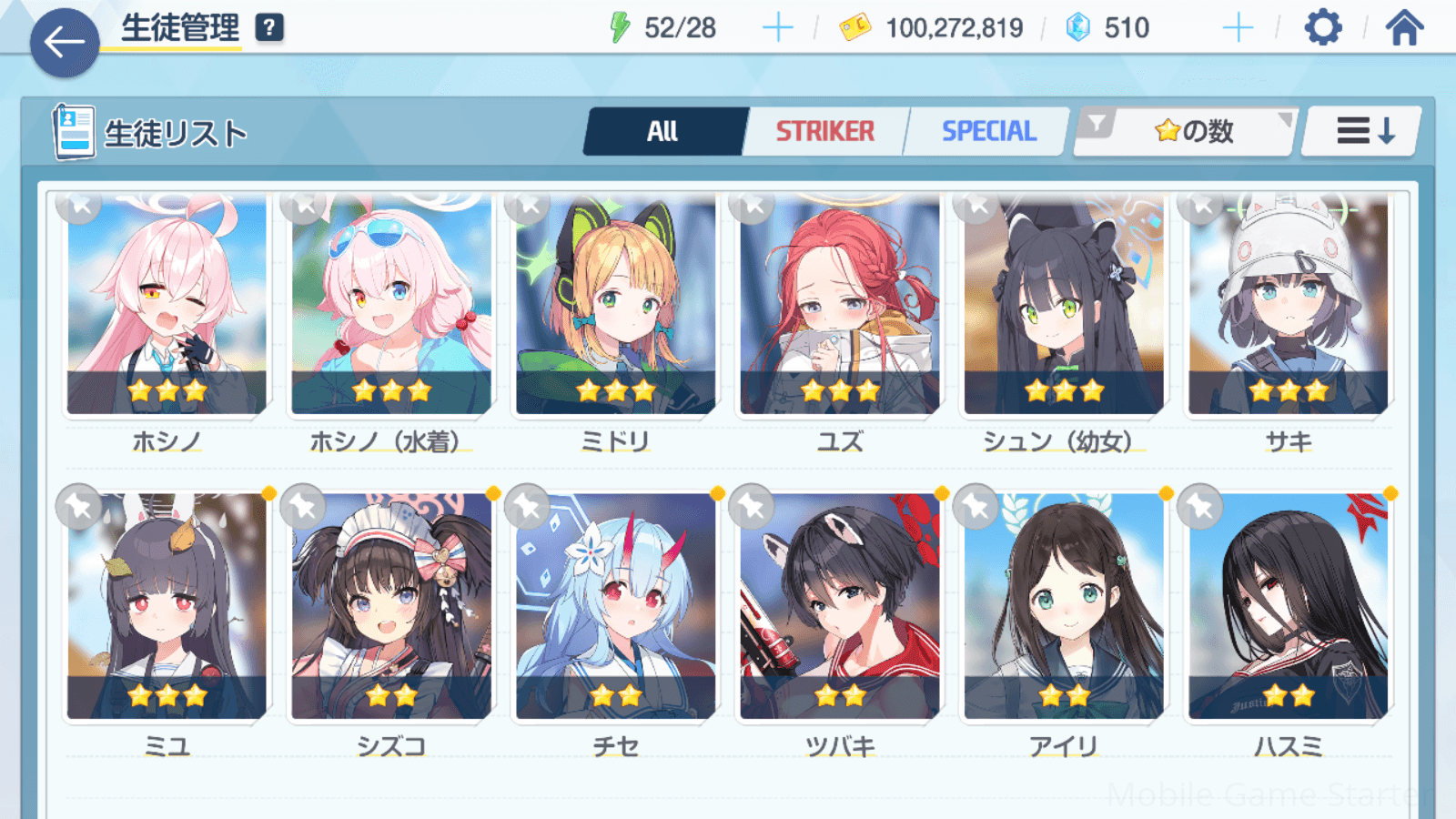Choose the ハスミ student card
Screen dimensions: 1456x819
1289,607
